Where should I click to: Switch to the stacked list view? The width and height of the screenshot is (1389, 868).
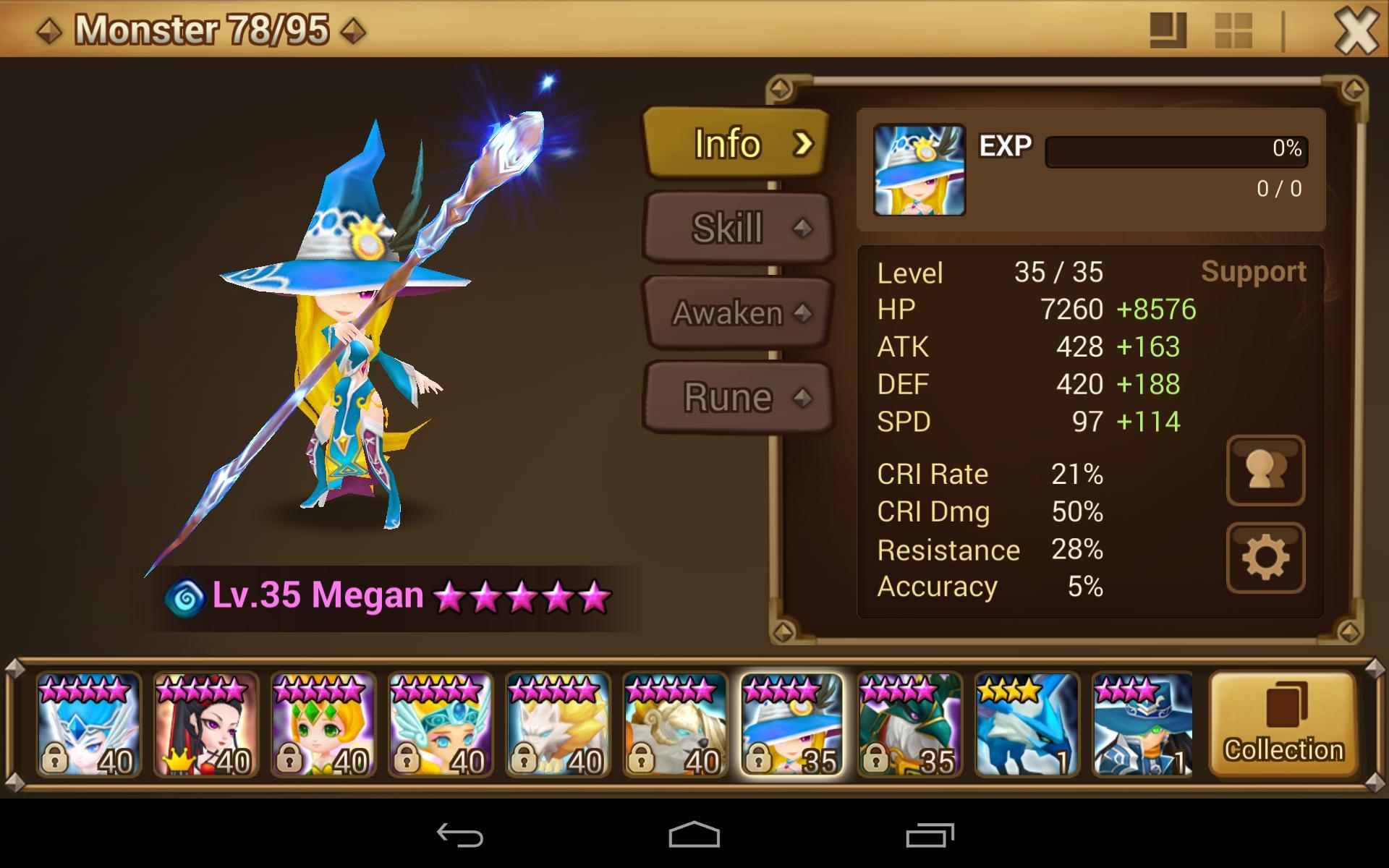click(1168, 31)
